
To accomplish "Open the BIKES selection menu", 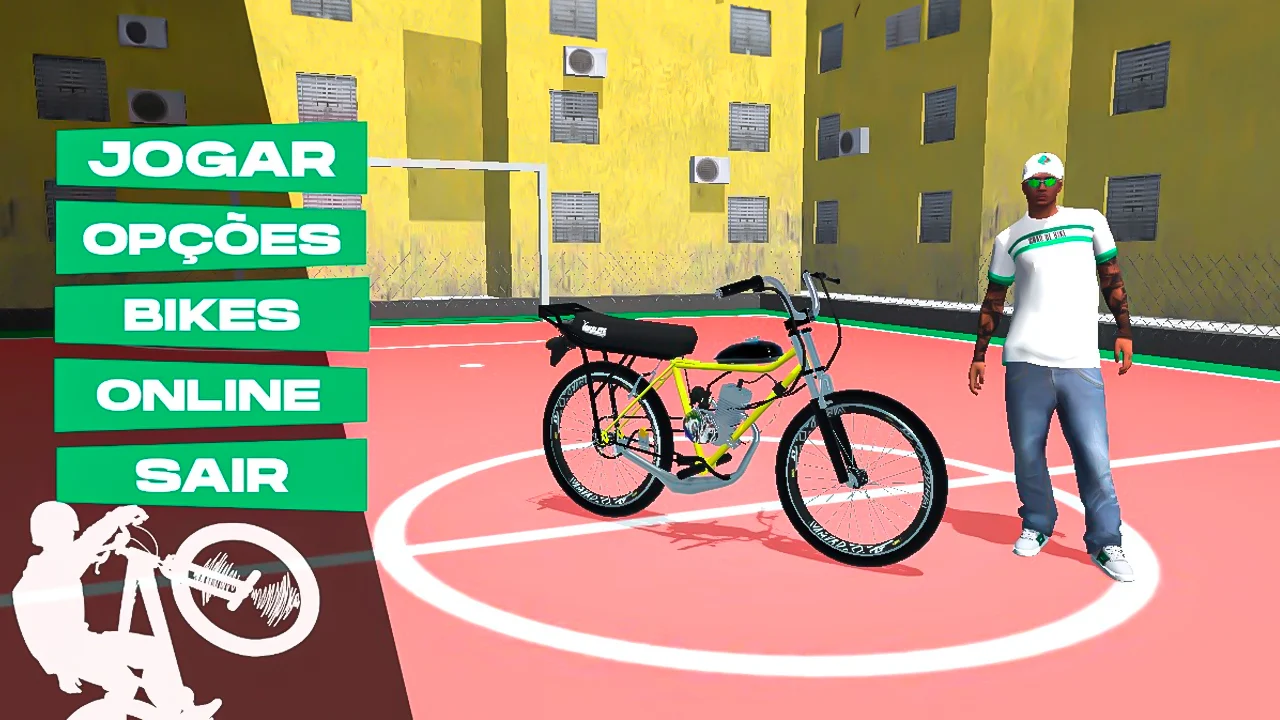I will coord(212,315).
